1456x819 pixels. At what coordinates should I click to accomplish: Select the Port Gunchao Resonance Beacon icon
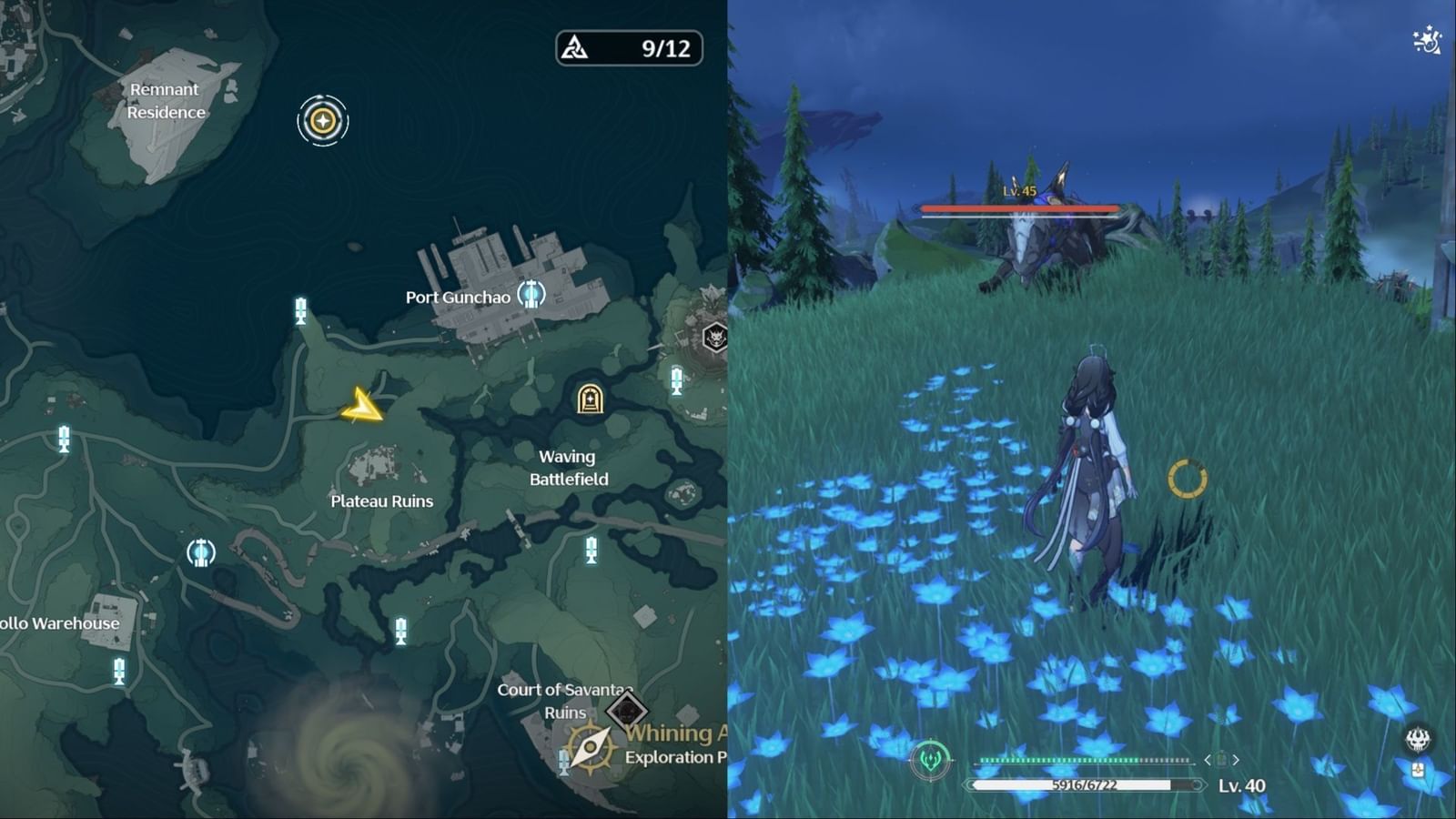531,295
